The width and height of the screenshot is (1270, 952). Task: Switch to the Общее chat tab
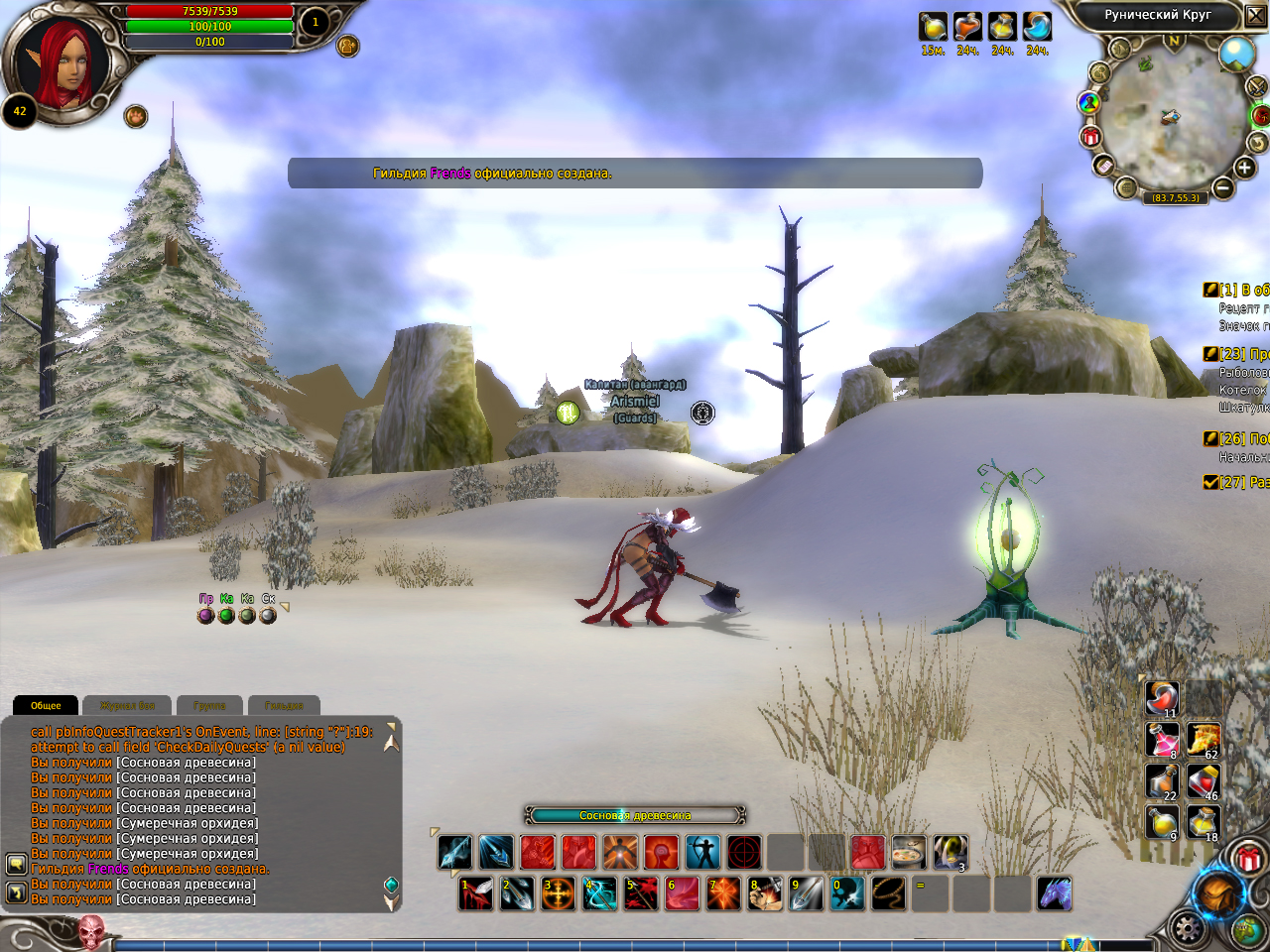[x=46, y=705]
